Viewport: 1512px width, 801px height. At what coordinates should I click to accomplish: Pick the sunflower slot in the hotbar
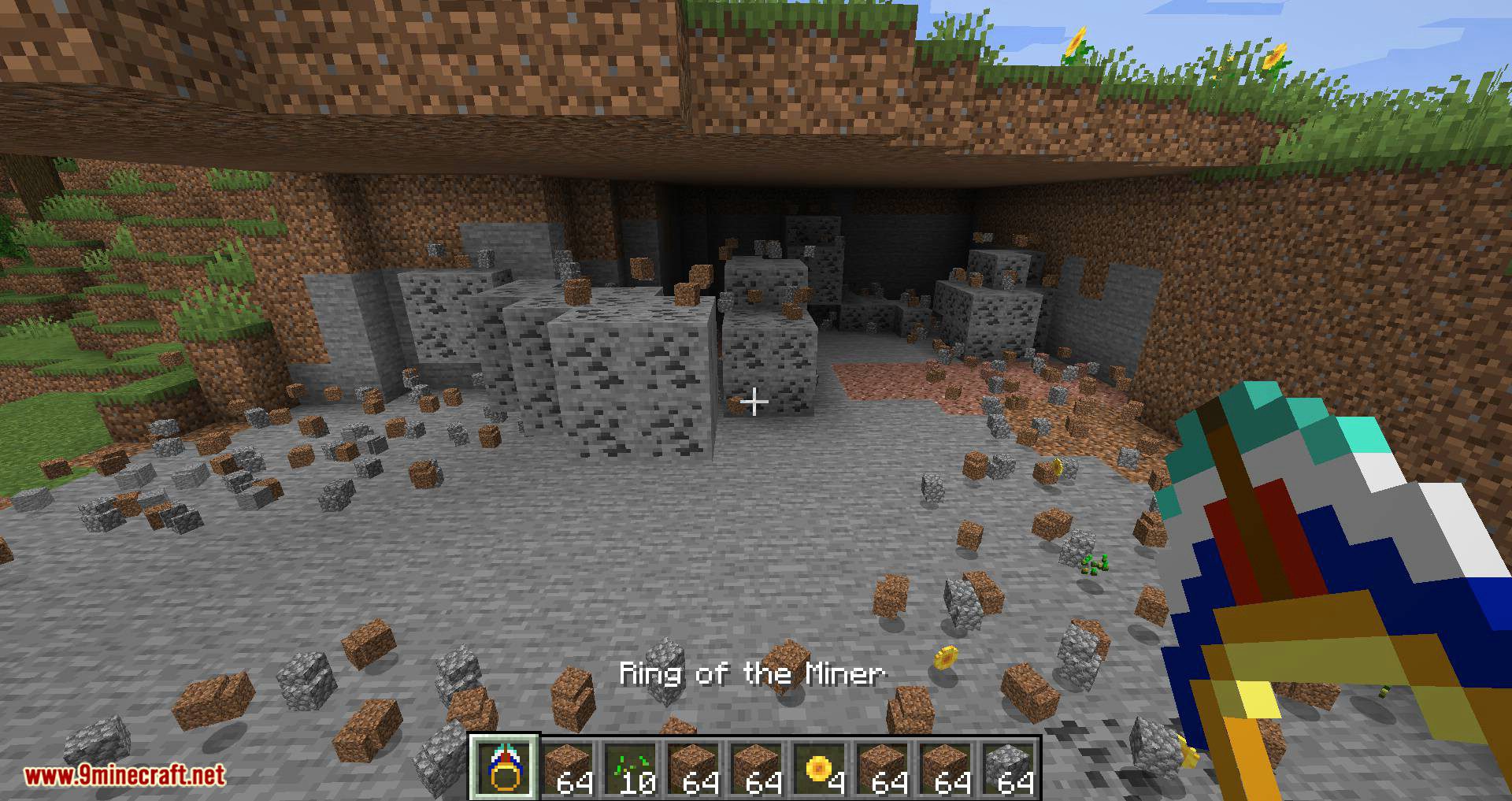click(x=821, y=768)
